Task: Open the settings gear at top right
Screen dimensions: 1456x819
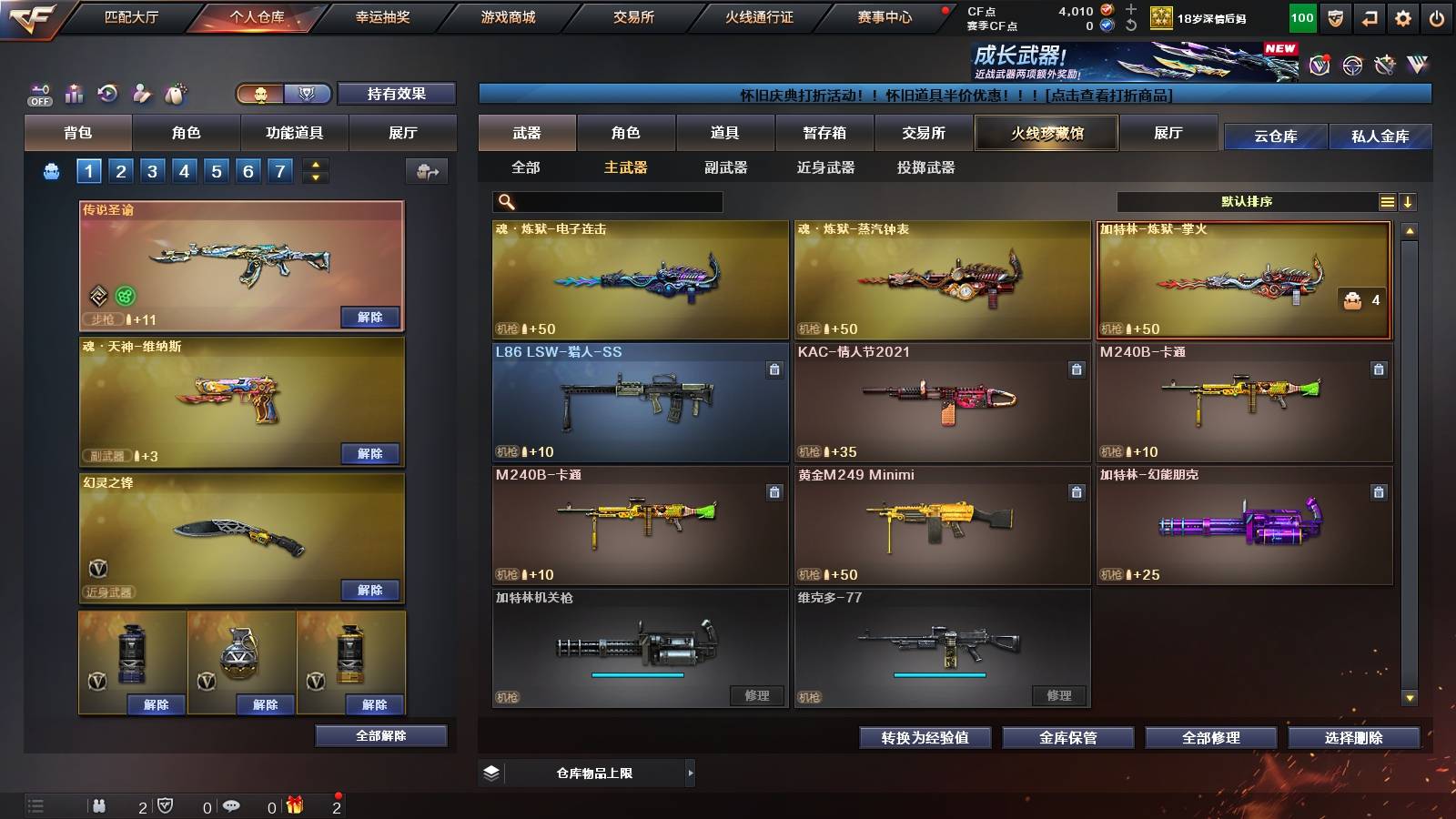Action: [1404, 18]
